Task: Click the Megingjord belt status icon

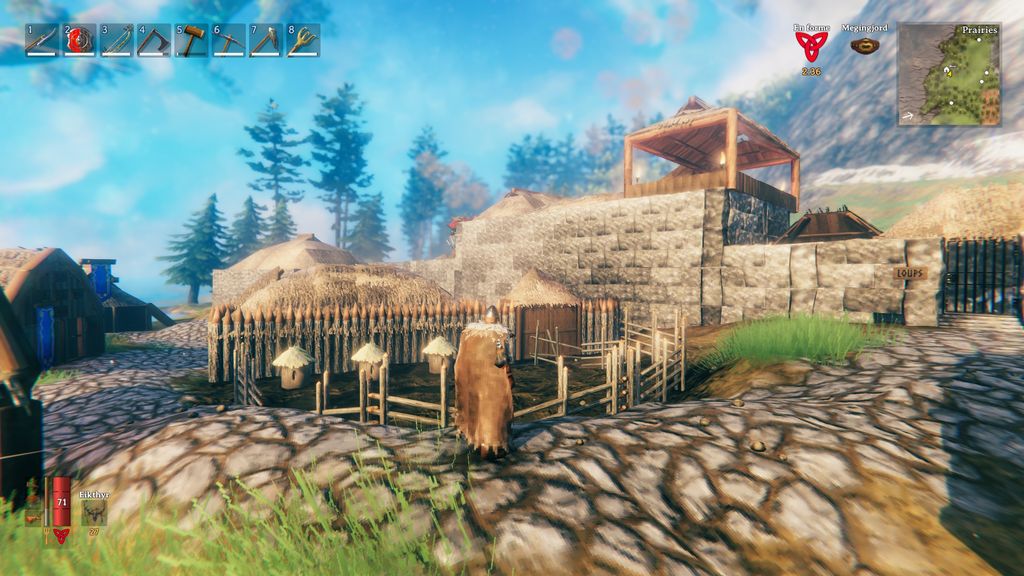Action: (865, 45)
